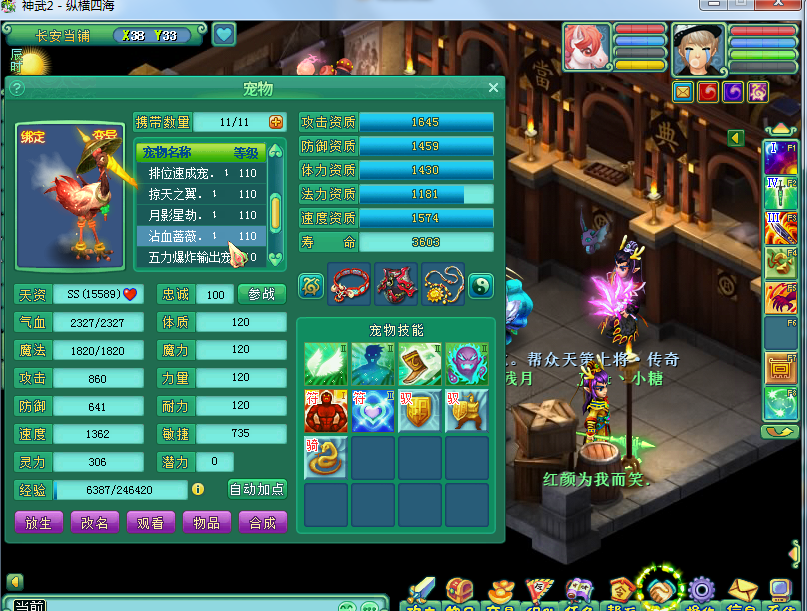Send the pet to battle with 参战
The height and width of the screenshot is (611, 807).
[262, 294]
